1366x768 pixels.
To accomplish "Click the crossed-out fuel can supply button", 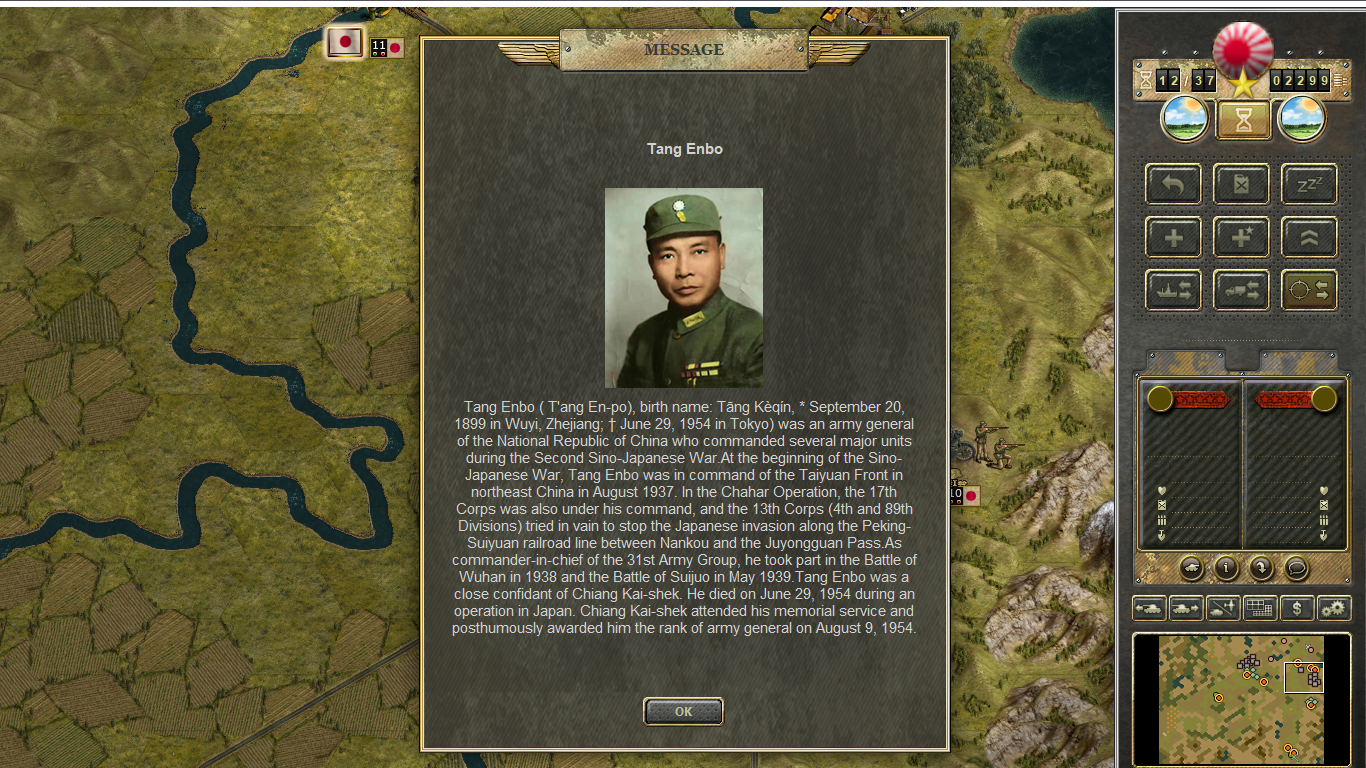I will pyautogui.click(x=1241, y=185).
